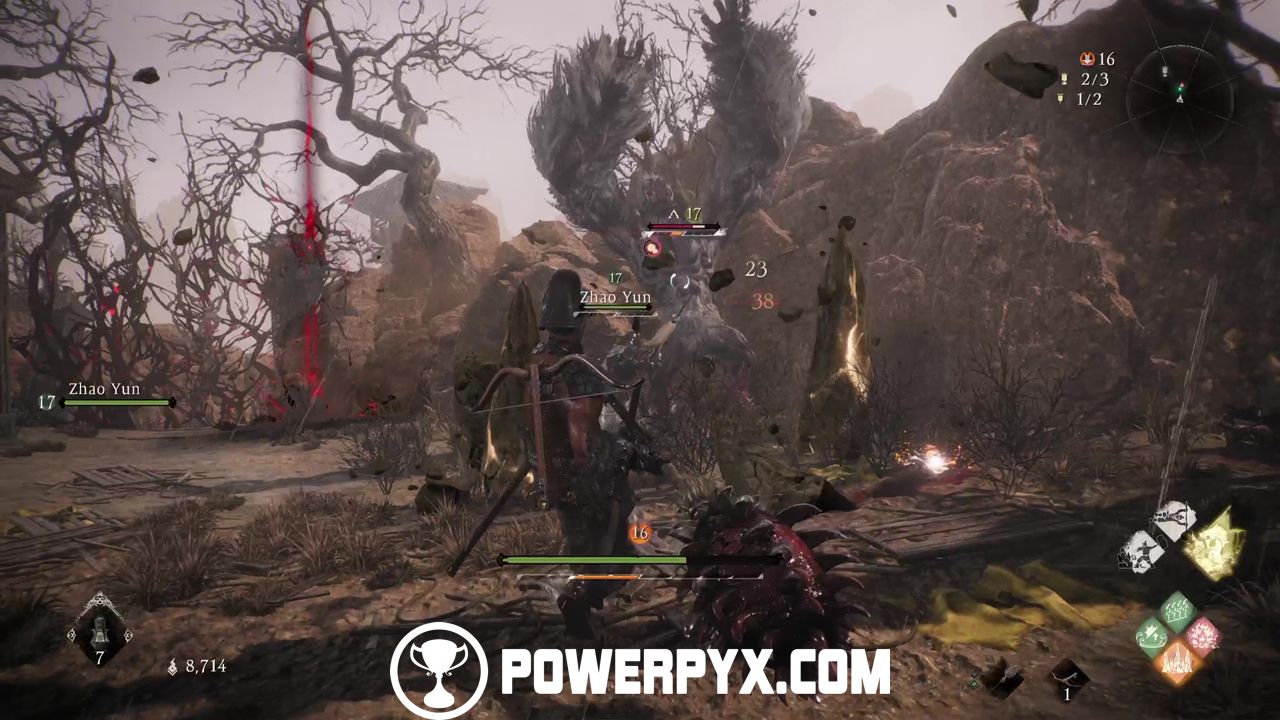Select the orange flame pillar spell icon
Screen dimensions: 1280x720
point(1178,662)
